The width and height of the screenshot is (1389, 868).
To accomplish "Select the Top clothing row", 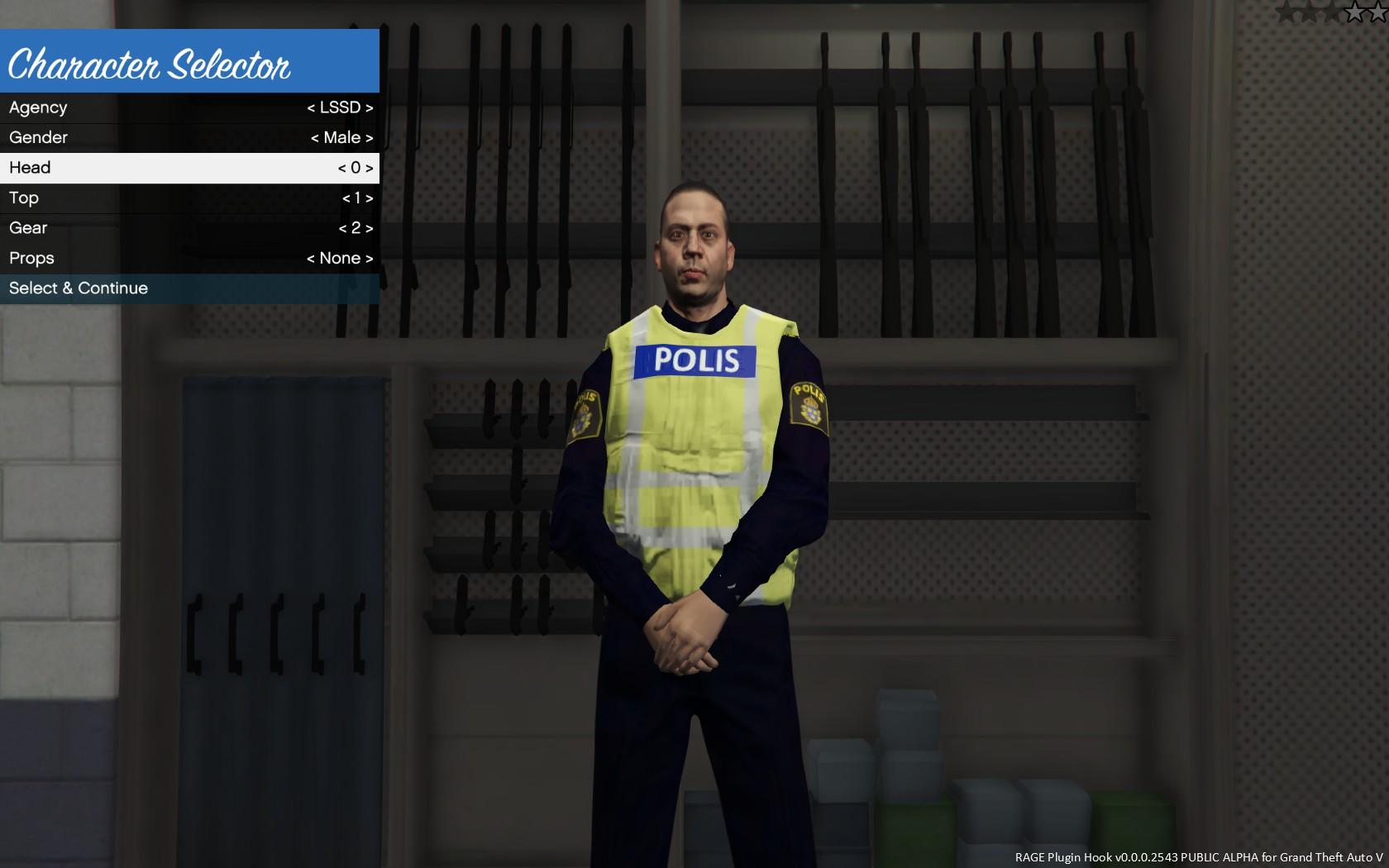I will pyautogui.click(x=189, y=198).
